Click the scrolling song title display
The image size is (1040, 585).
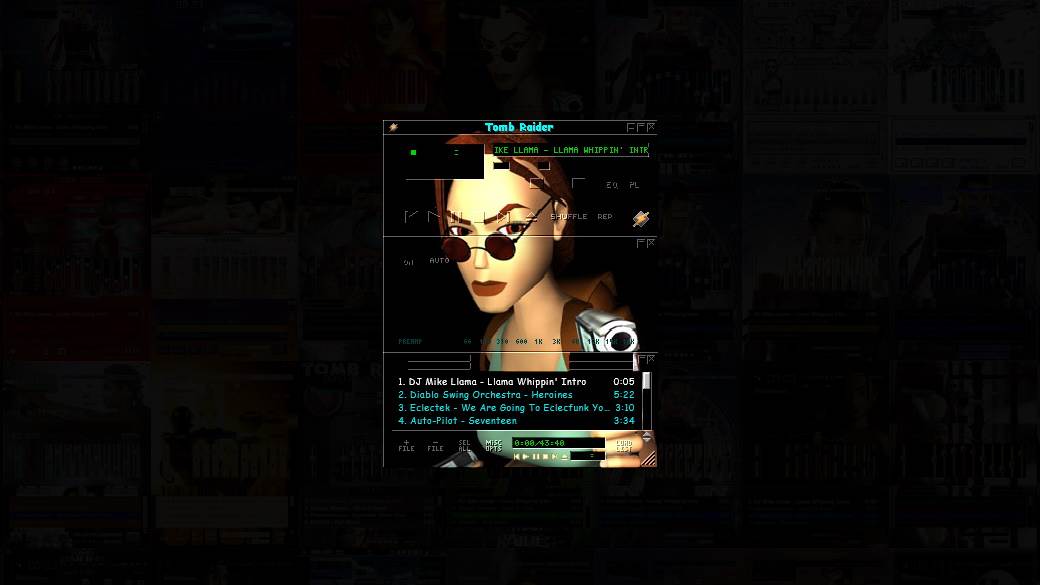coord(570,150)
